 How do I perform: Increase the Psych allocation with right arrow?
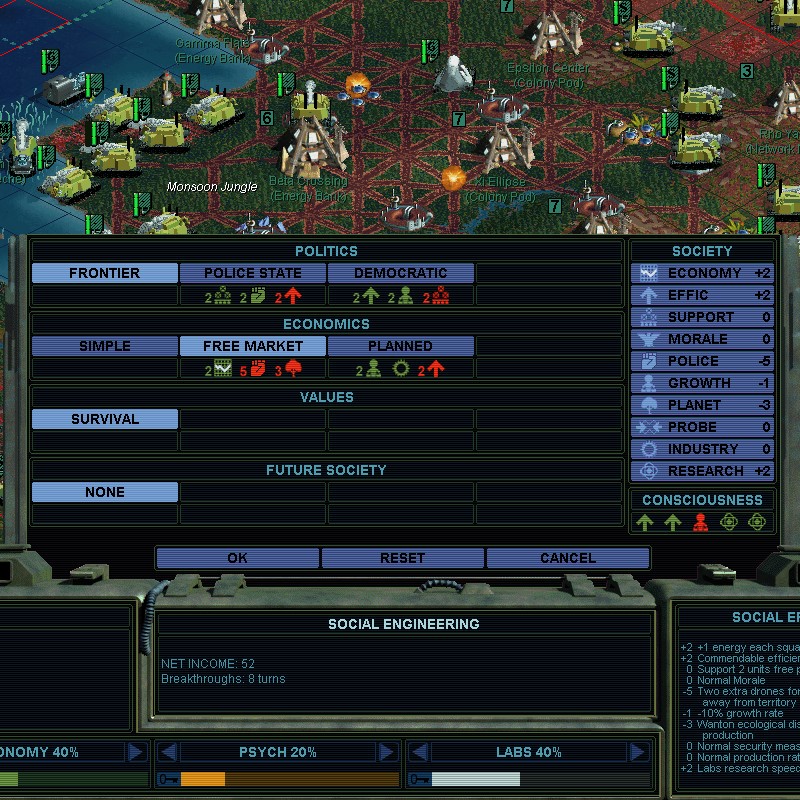[x=387, y=752]
